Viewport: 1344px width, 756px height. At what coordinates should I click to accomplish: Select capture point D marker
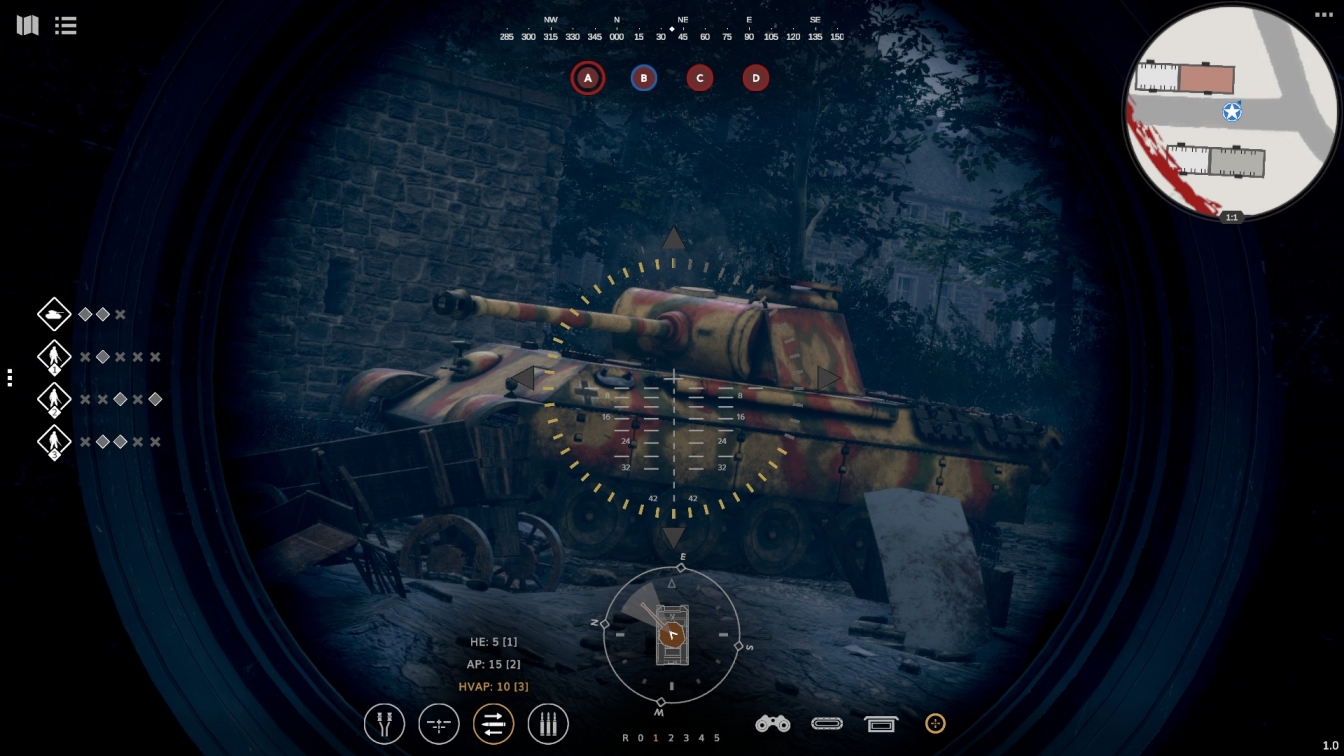point(756,78)
